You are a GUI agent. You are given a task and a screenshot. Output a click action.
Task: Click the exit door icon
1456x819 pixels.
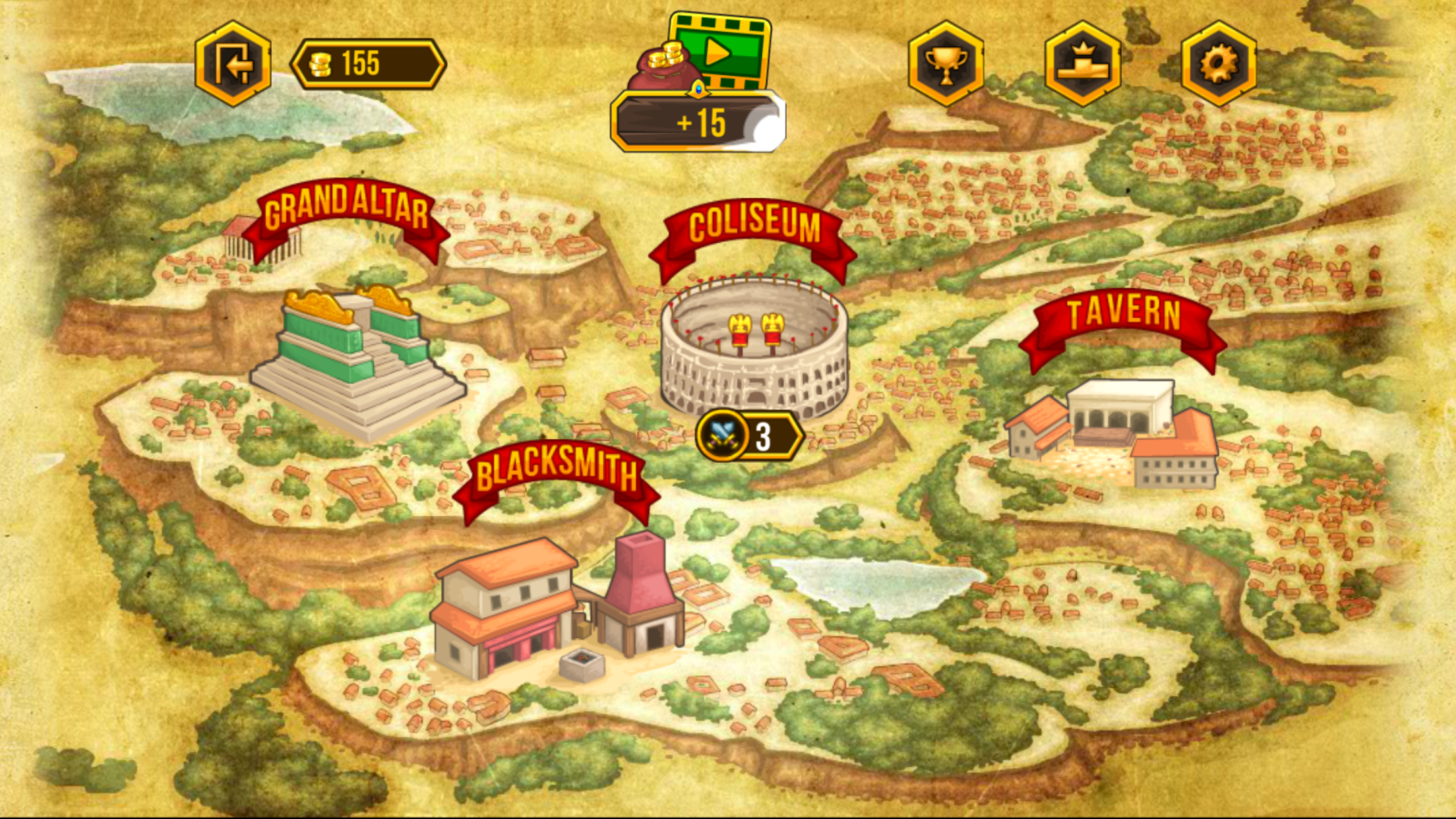tap(234, 63)
